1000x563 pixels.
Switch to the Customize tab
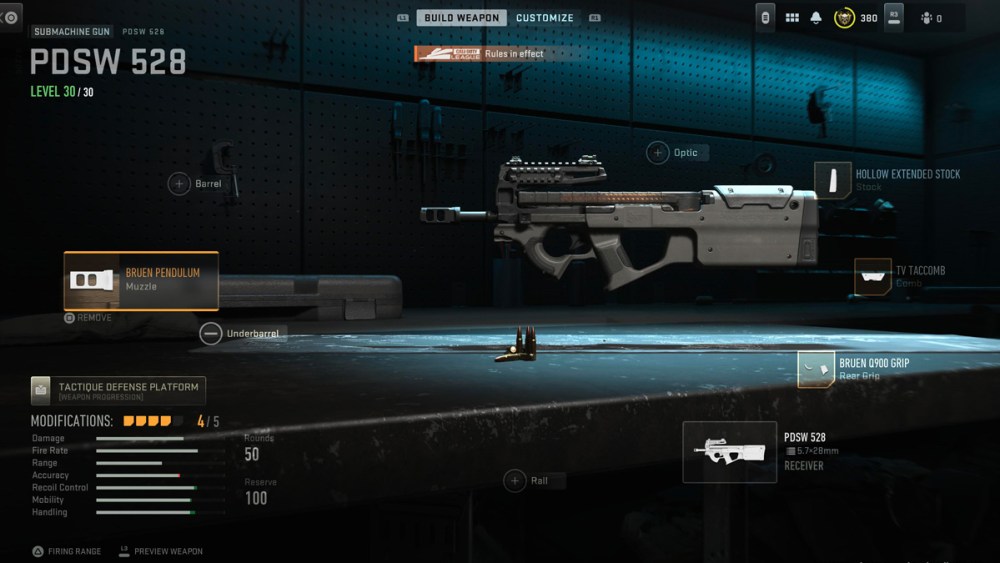pos(544,18)
